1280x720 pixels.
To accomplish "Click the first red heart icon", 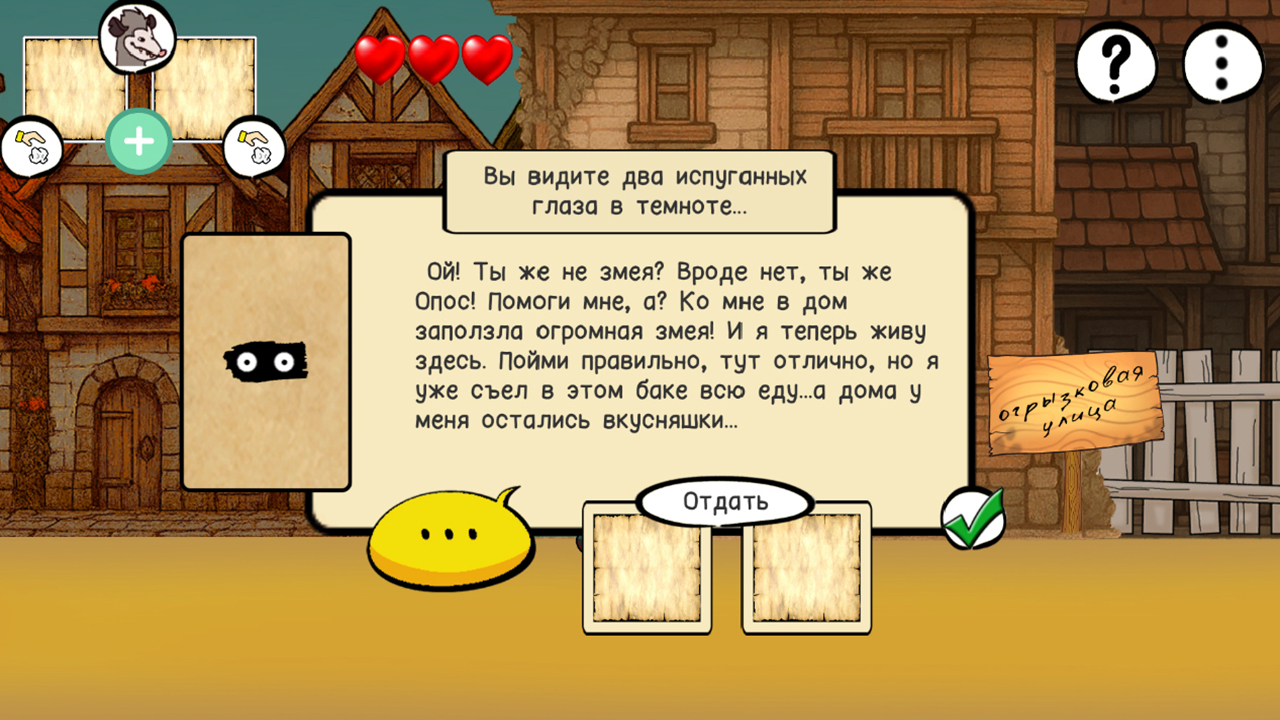I will tap(378, 58).
